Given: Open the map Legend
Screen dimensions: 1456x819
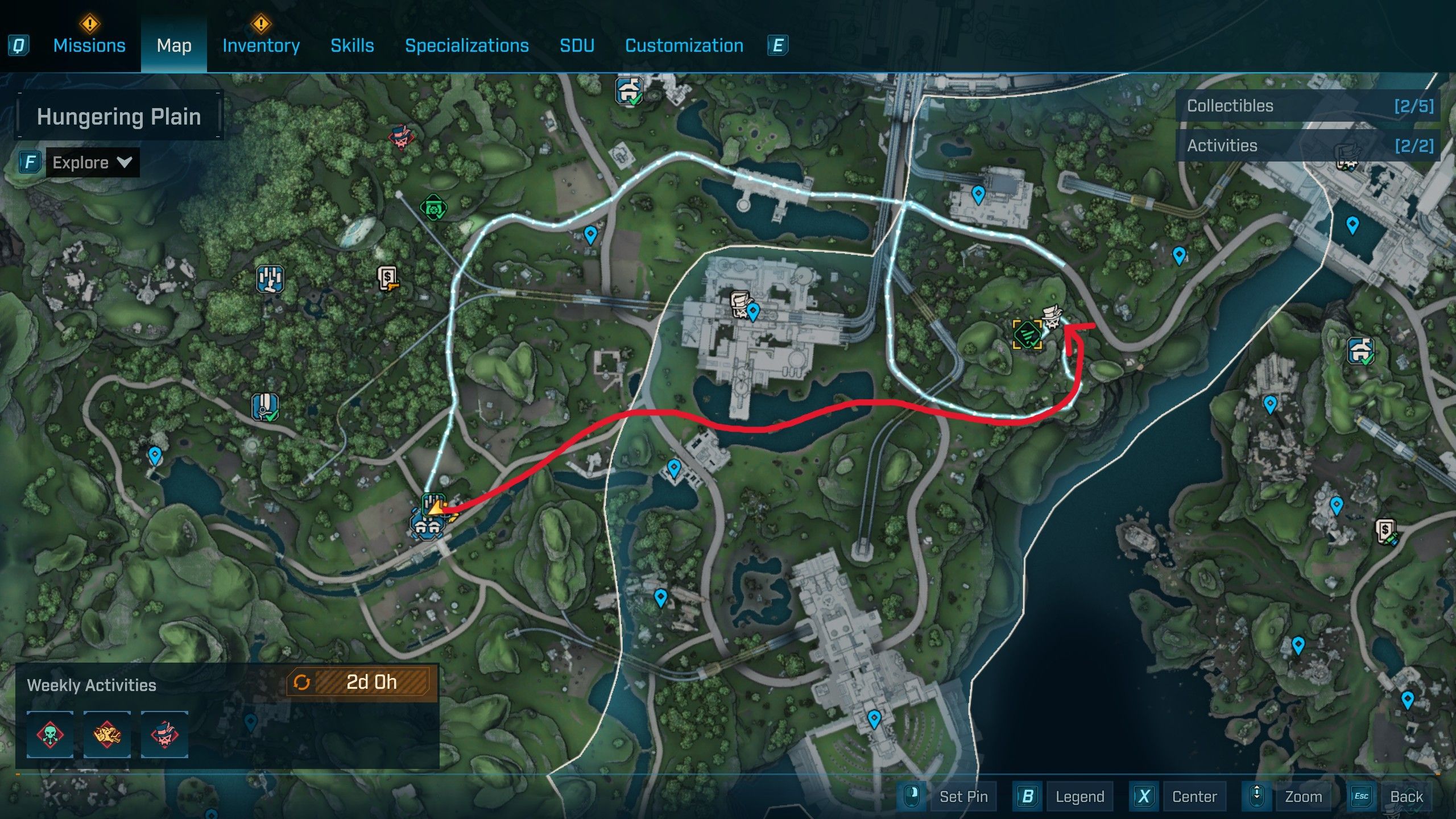Looking at the screenshot, I should 1079,796.
